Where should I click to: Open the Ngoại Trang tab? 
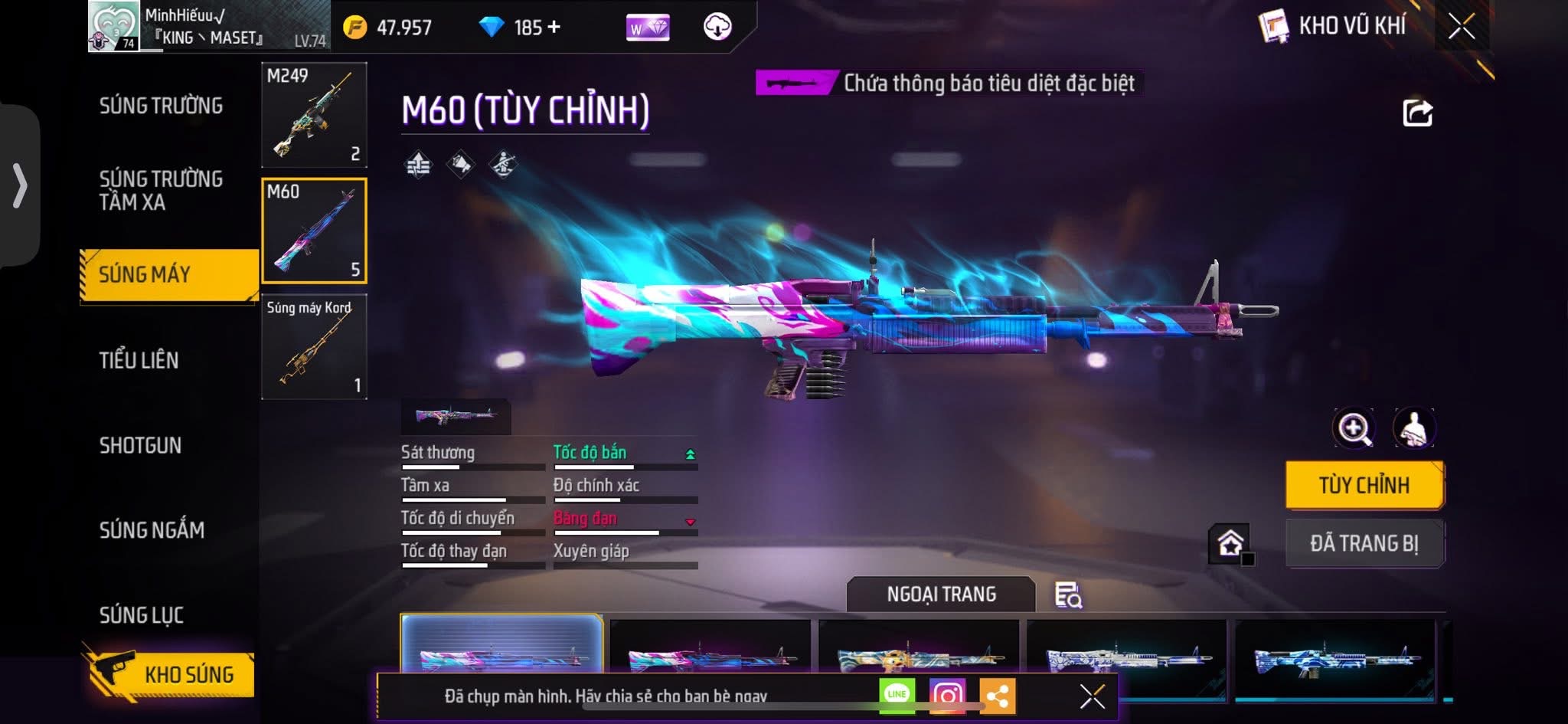point(941,595)
